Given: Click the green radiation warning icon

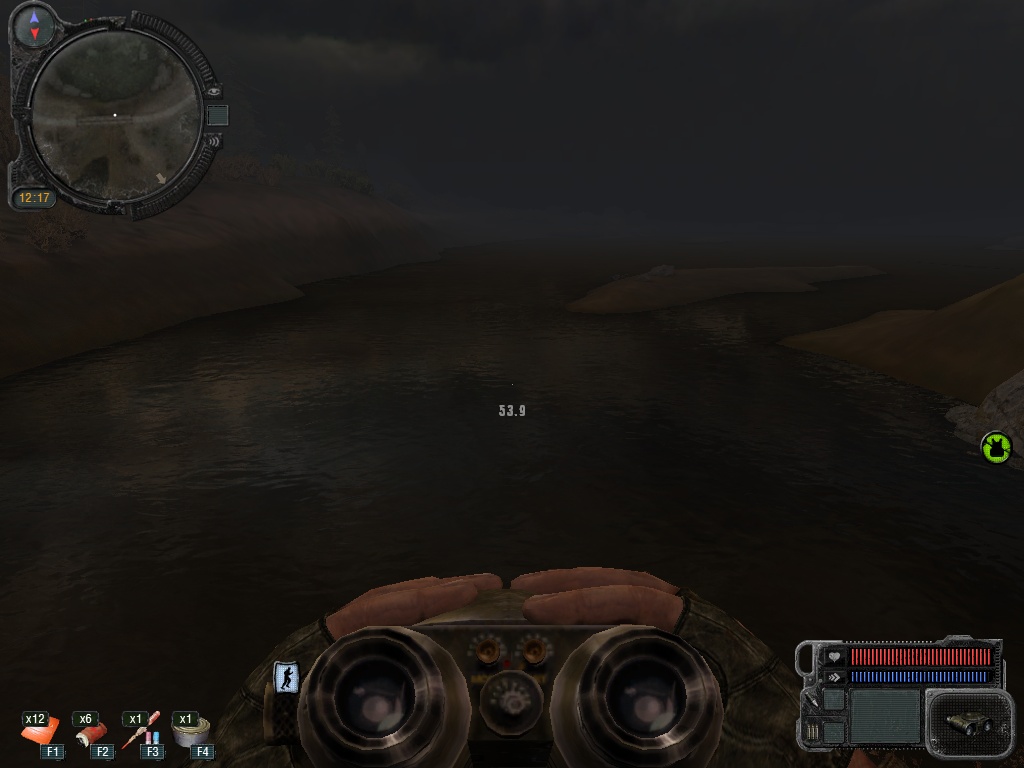Looking at the screenshot, I should point(996,447).
